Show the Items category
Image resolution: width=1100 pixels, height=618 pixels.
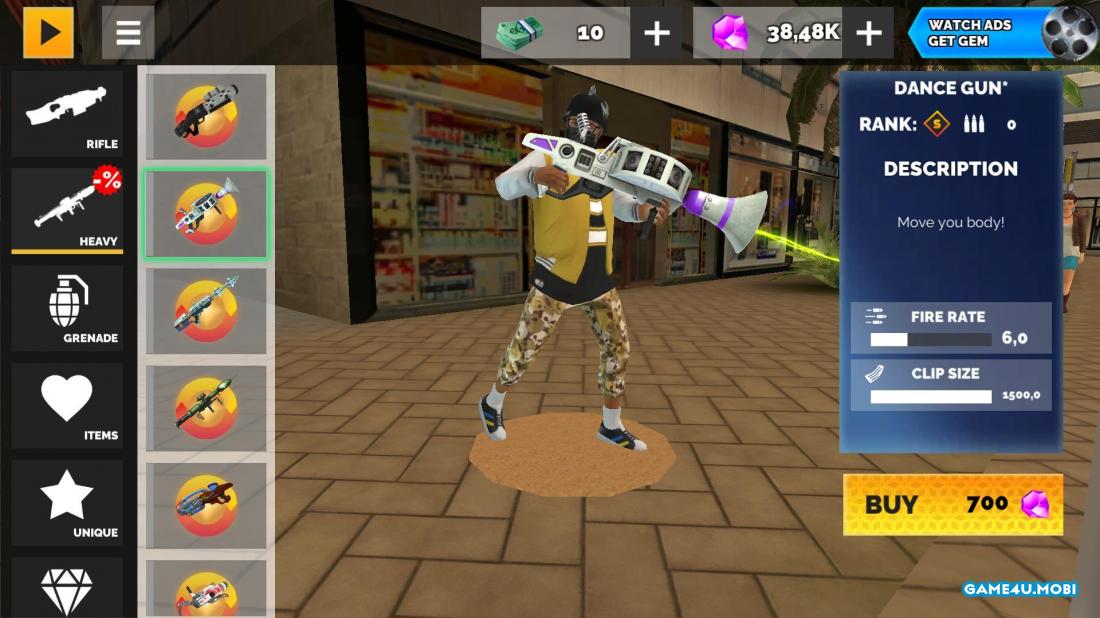coord(67,405)
